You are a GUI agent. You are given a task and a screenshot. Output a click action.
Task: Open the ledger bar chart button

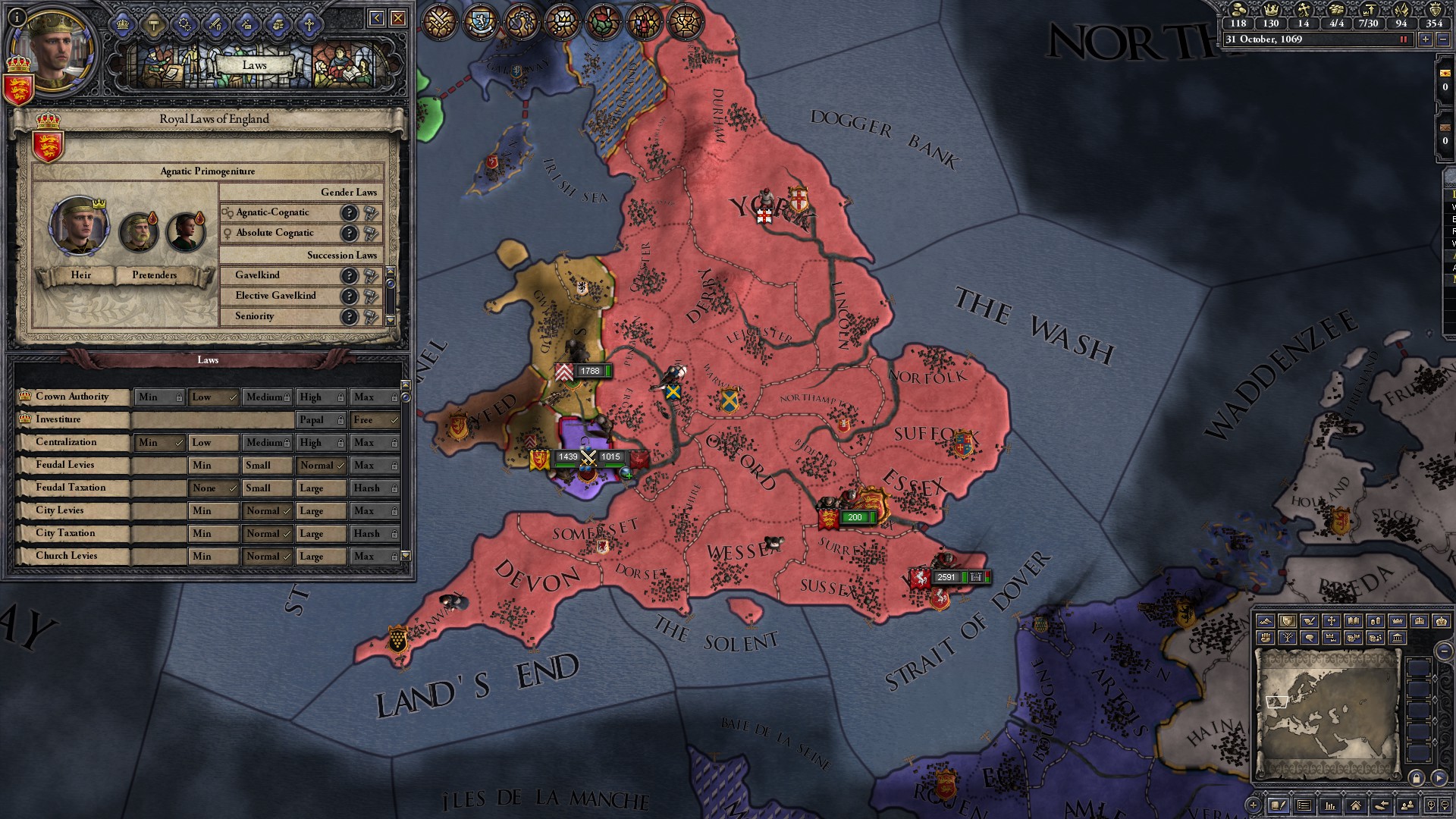click(1329, 805)
